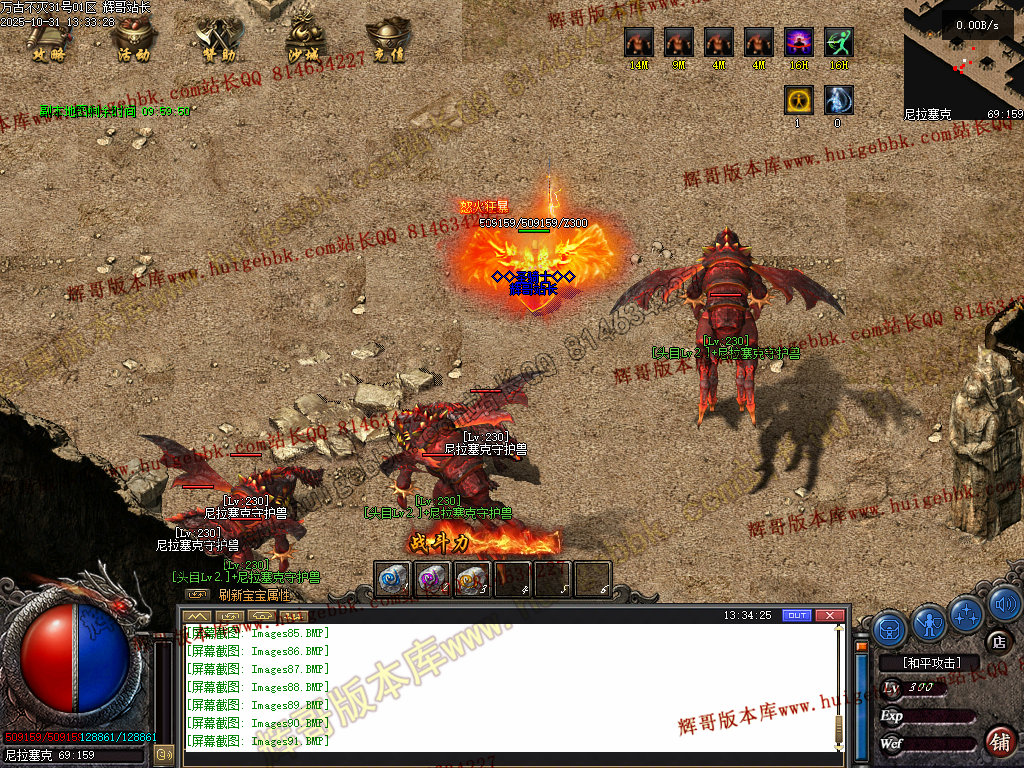Screen dimensions: 1024x768
Task: Open the 攻略 guide scroll menu
Action: click(x=49, y=40)
